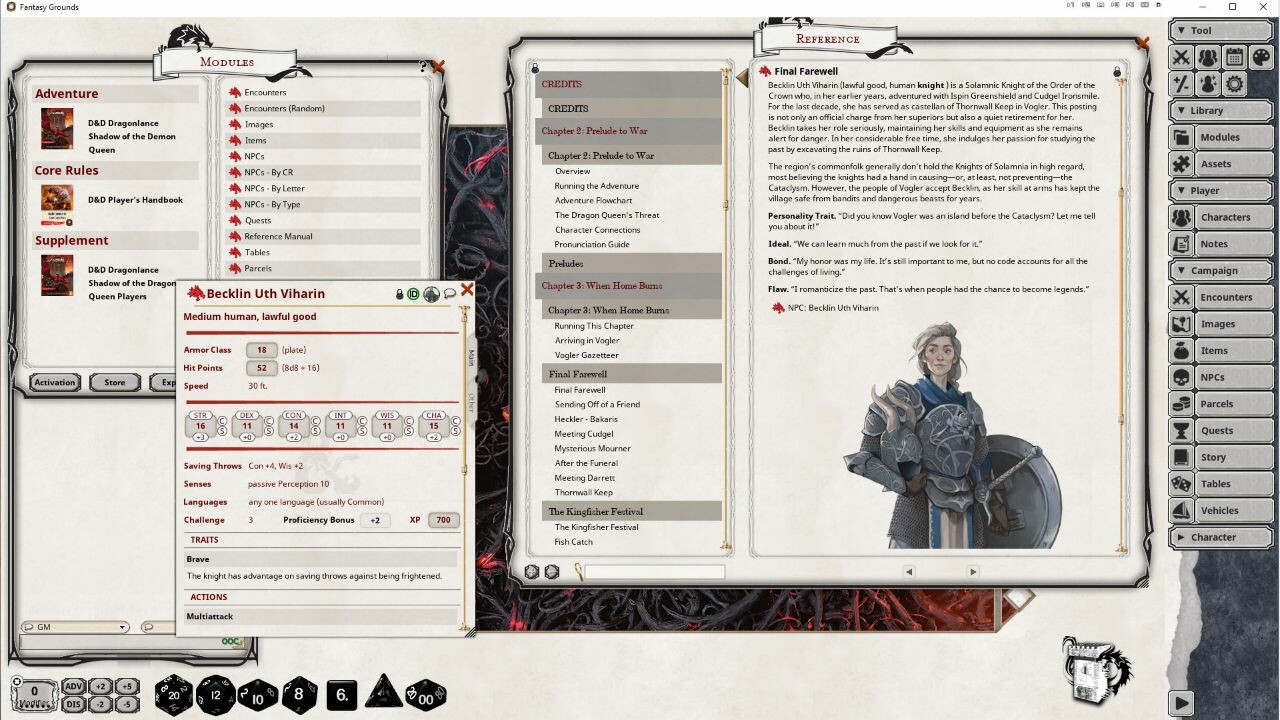Image resolution: width=1280 pixels, height=720 pixels.
Task: Open the Combat Tracker with the crossed swords icon
Action: 1181,57
